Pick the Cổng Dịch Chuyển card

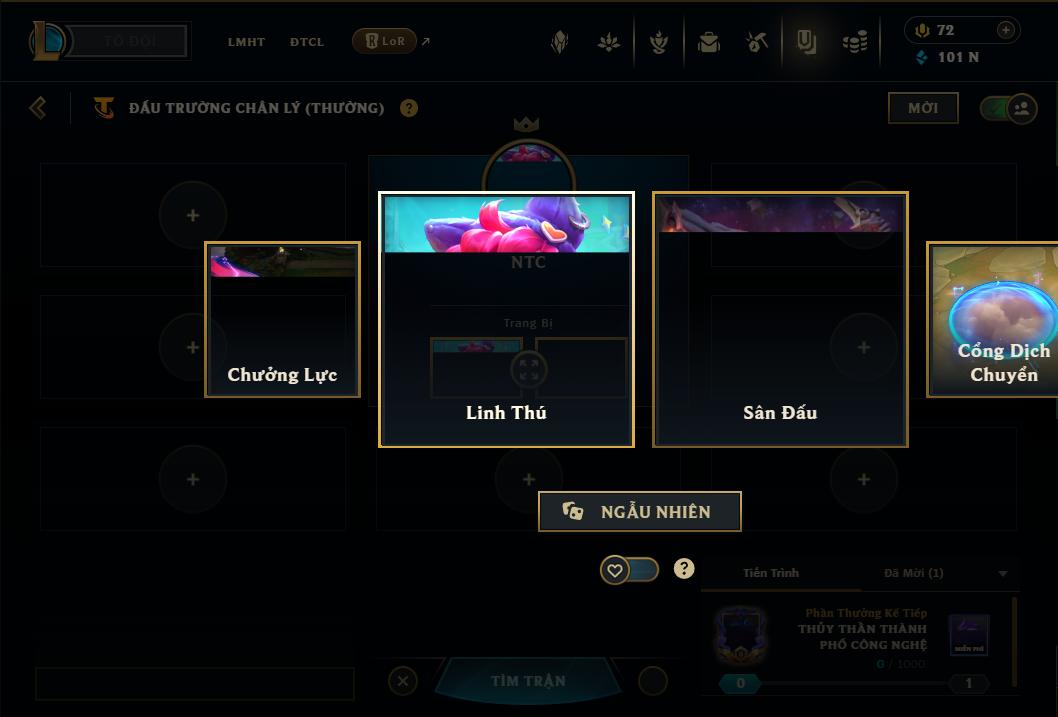click(995, 319)
